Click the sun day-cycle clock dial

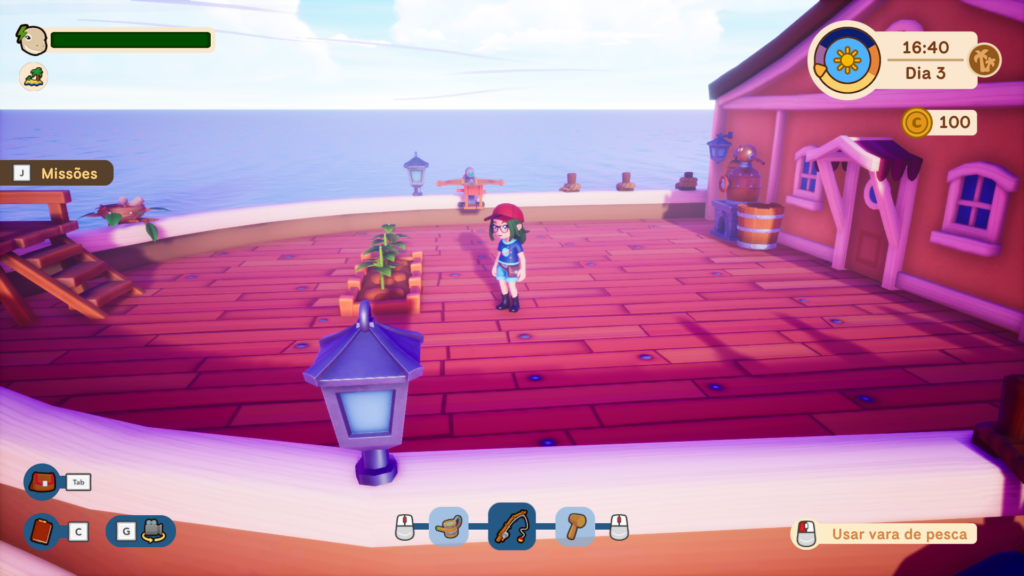[x=846, y=60]
